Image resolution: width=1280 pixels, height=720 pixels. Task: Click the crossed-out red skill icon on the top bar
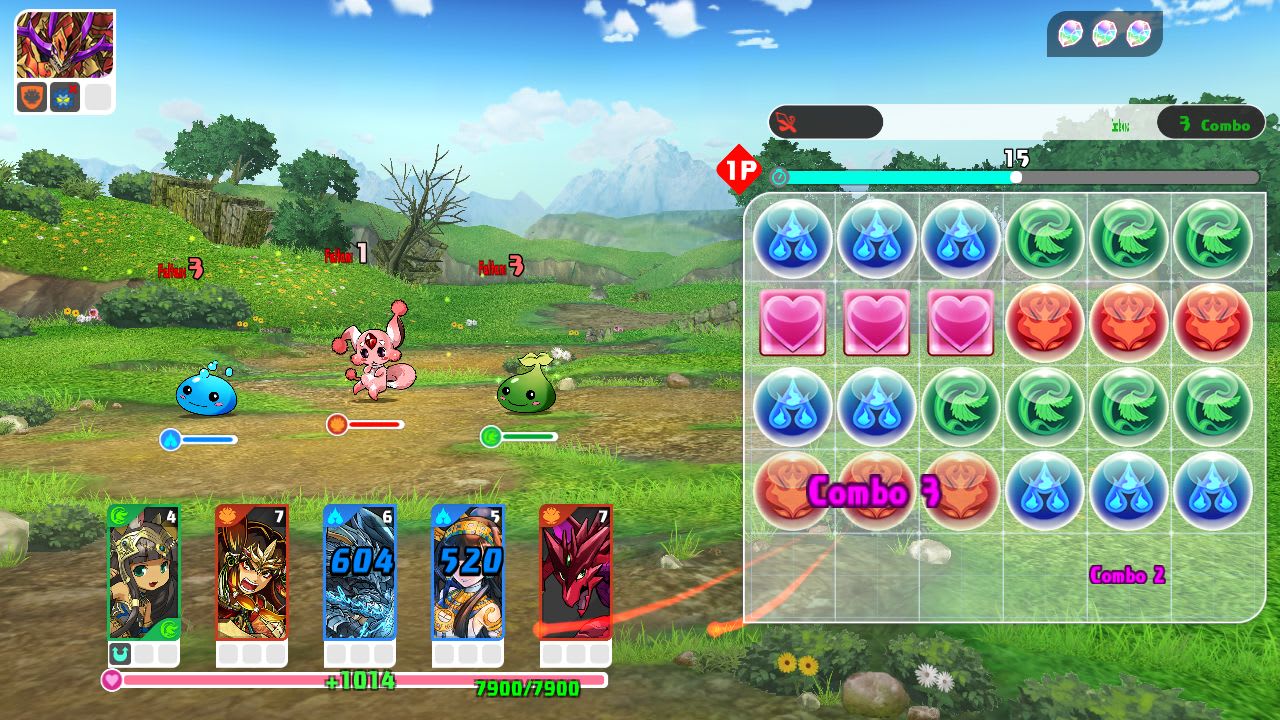click(787, 122)
